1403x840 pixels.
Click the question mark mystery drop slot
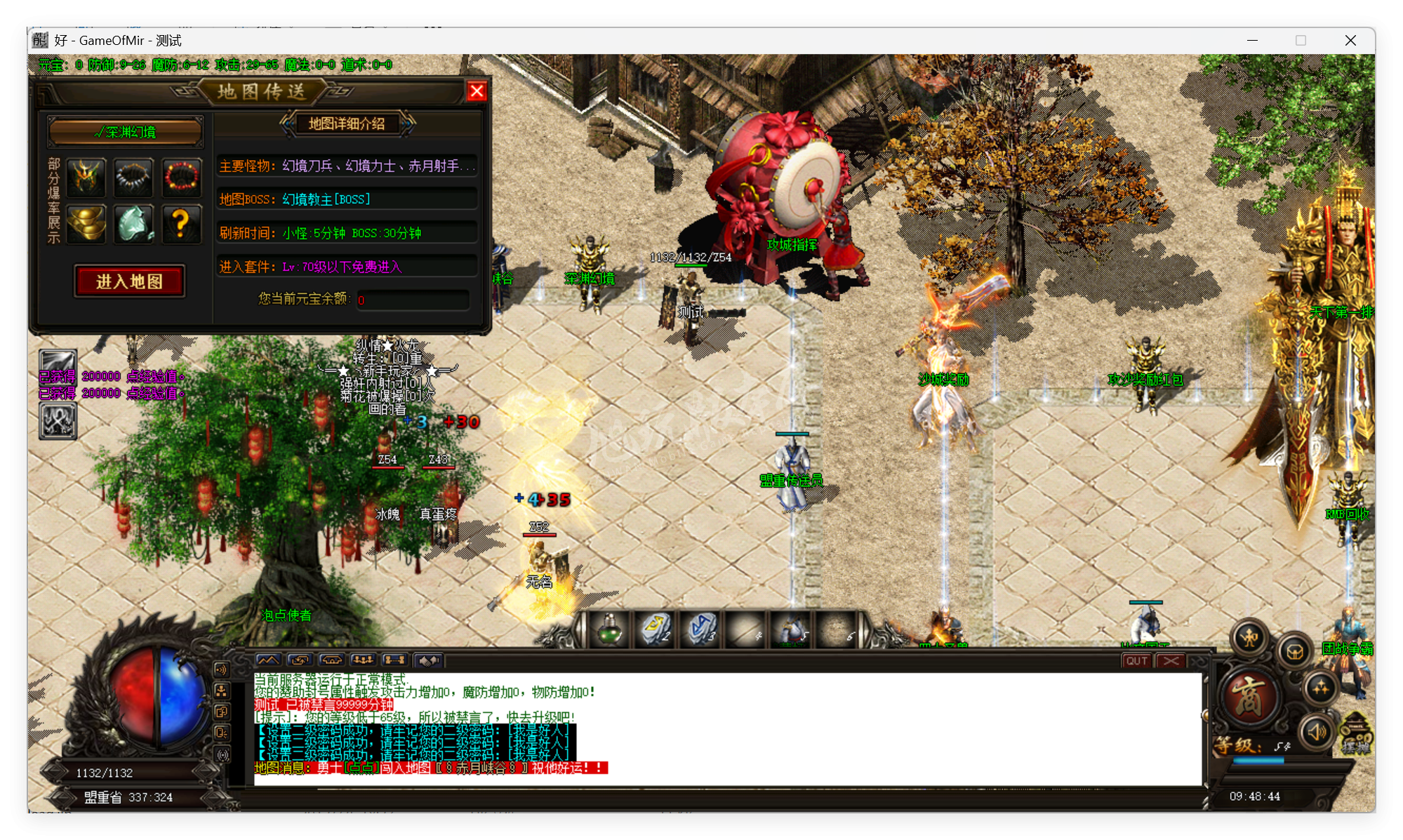(x=180, y=224)
